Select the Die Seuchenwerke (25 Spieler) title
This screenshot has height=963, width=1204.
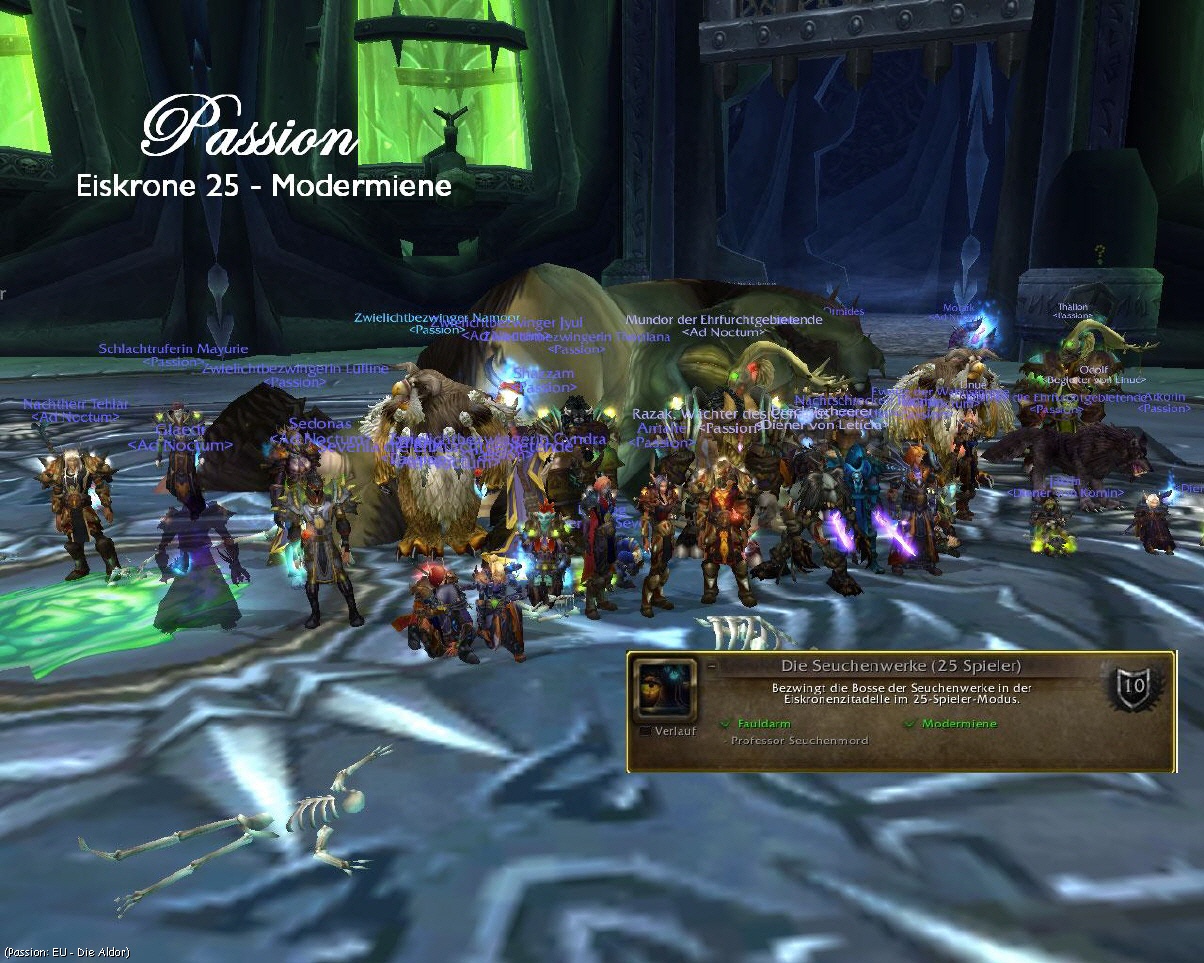[900, 666]
